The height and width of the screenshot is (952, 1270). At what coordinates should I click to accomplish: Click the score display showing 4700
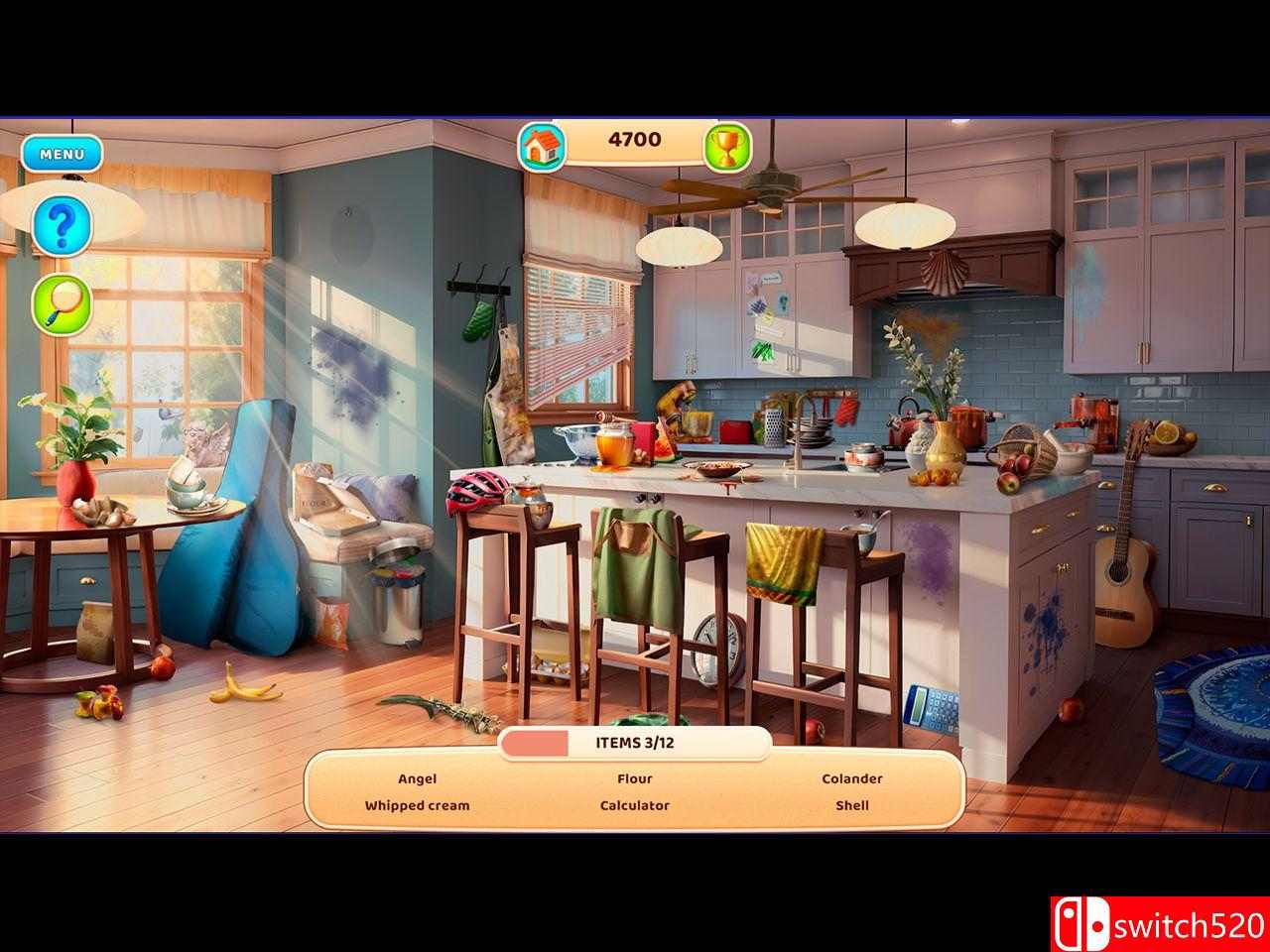coord(635,139)
